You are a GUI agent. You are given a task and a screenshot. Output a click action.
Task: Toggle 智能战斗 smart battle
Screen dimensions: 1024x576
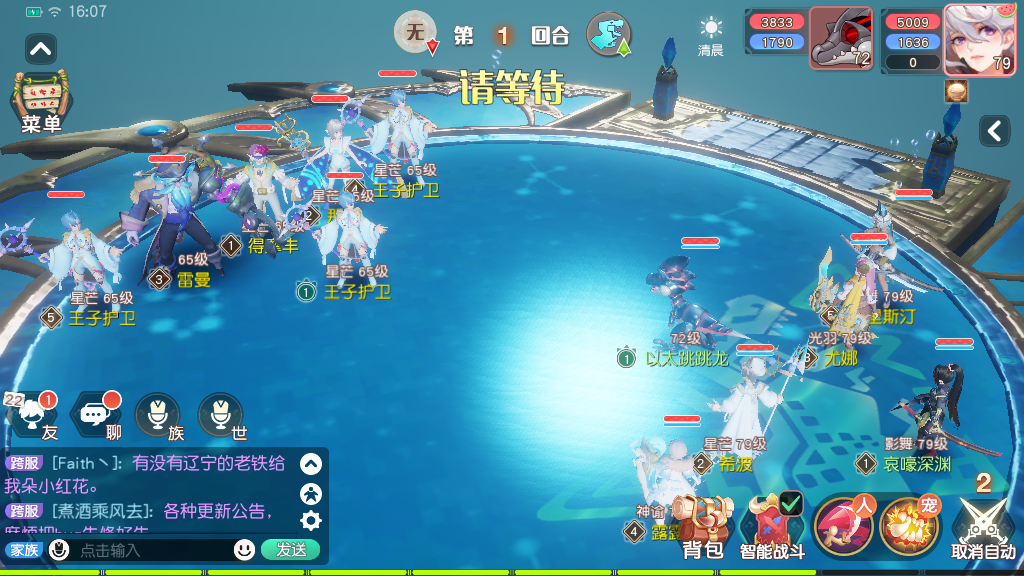(771, 526)
